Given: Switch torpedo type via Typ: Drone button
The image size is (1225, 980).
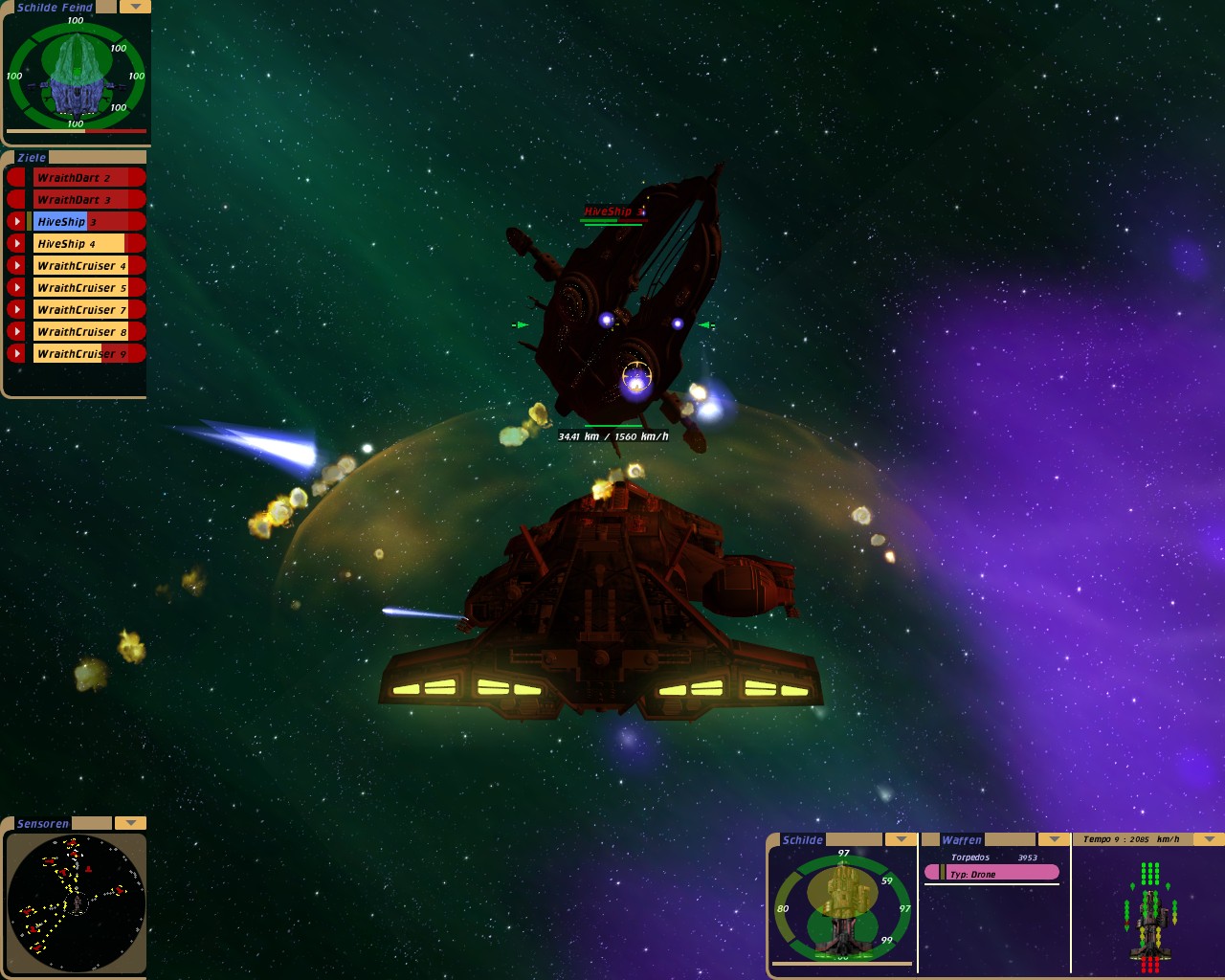Looking at the screenshot, I should pyautogui.click(x=991, y=873).
